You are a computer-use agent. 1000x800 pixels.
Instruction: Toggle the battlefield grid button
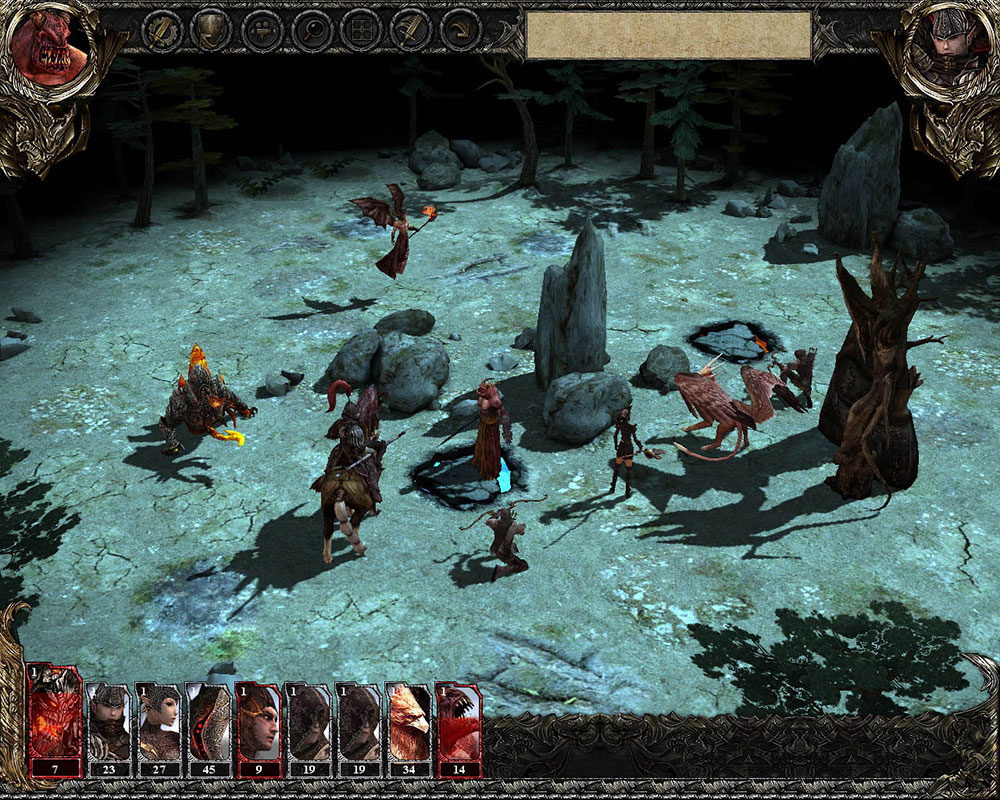pyautogui.click(x=360, y=31)
